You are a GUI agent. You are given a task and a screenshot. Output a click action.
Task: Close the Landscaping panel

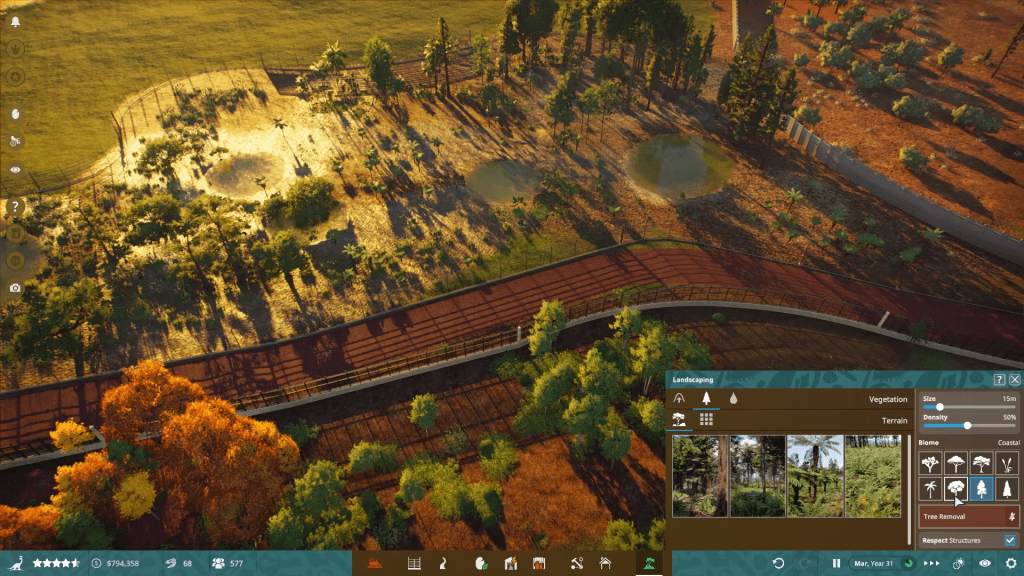tap(1015, 380)
